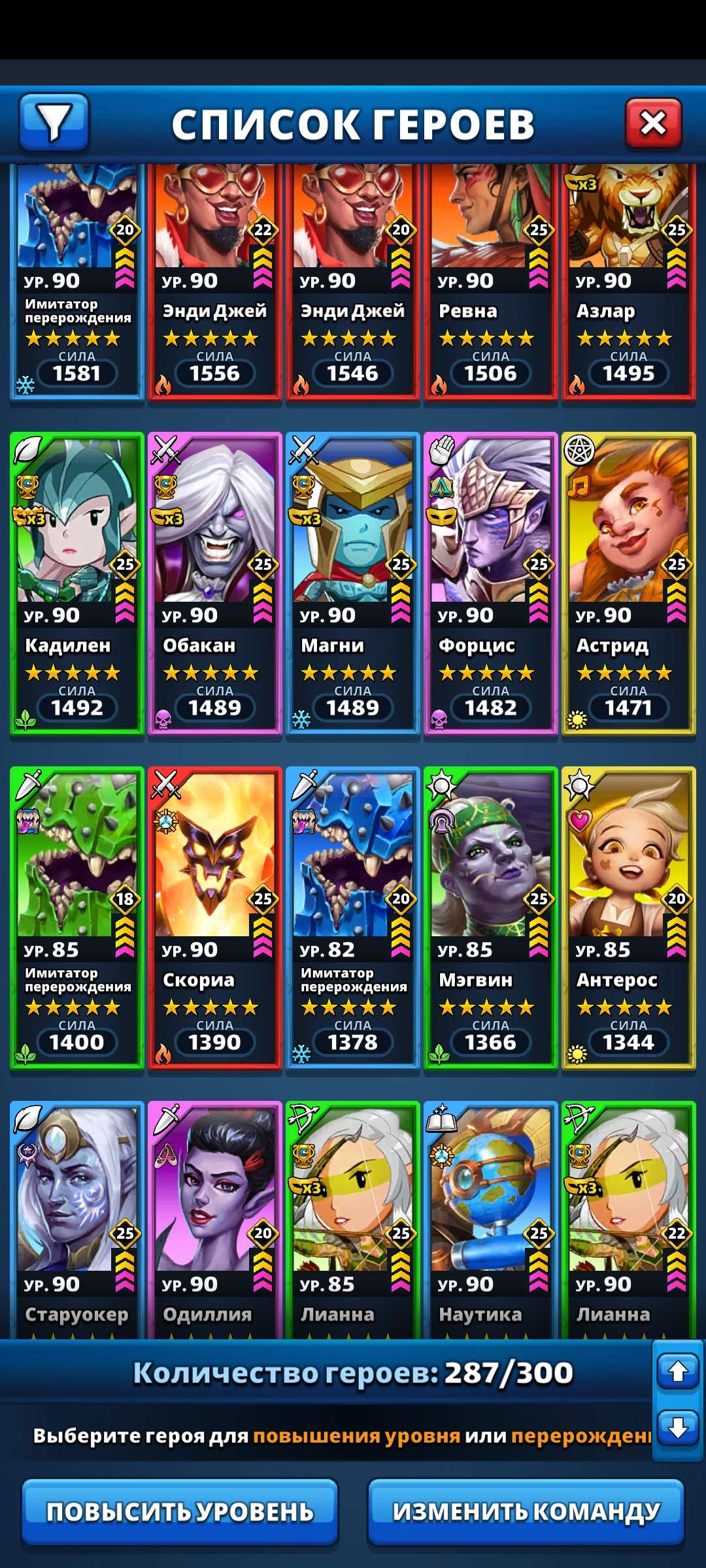Image resolution: width=706 pixels, height=1568 pixels.
Task: Click the scroll-down arrow button
Action: pos(678,1428)
